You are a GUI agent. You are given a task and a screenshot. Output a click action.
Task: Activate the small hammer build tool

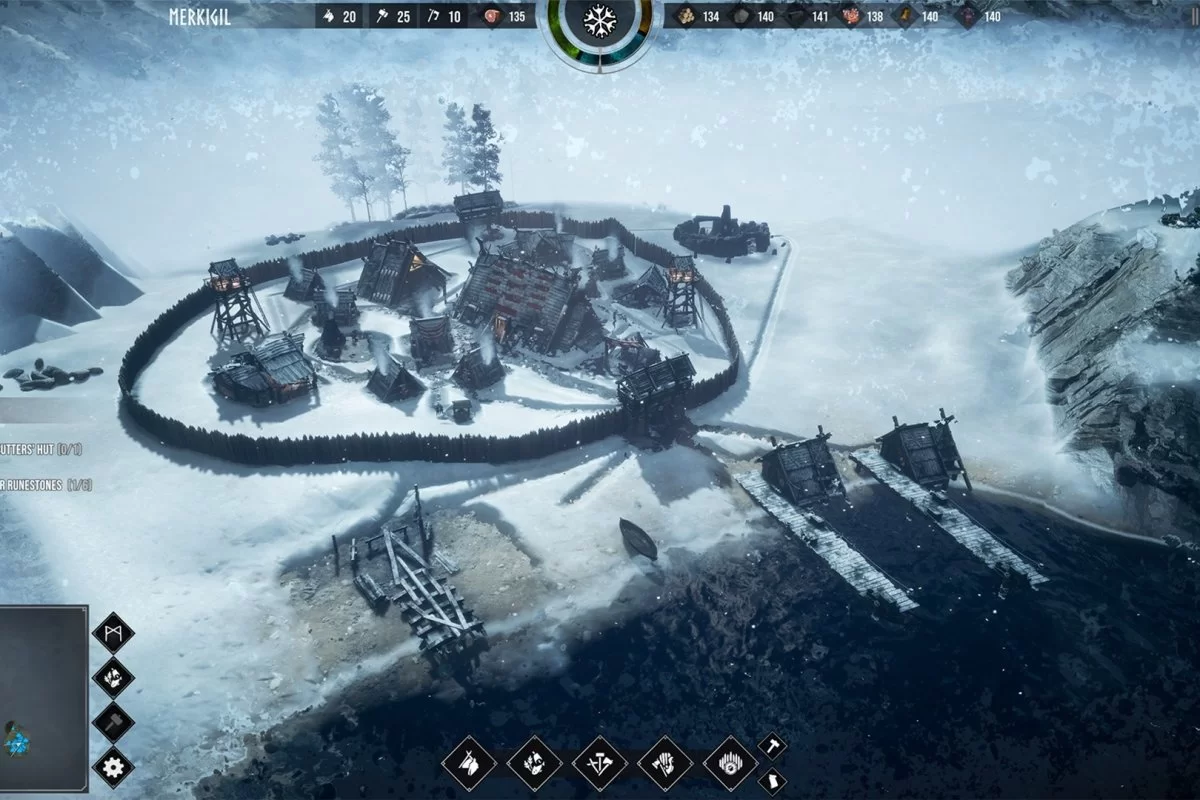click(x=772, y=746)
